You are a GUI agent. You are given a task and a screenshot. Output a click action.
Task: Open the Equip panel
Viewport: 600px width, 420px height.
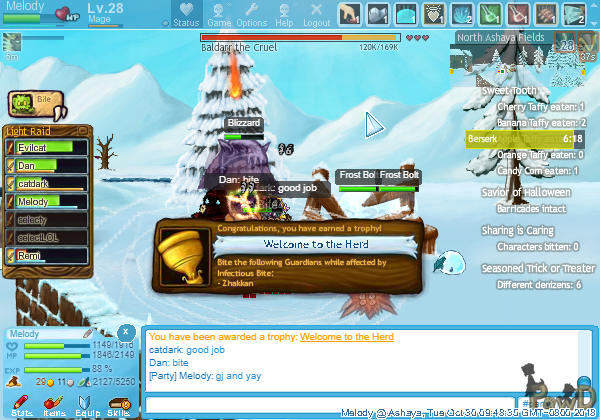tap(86, 406)
